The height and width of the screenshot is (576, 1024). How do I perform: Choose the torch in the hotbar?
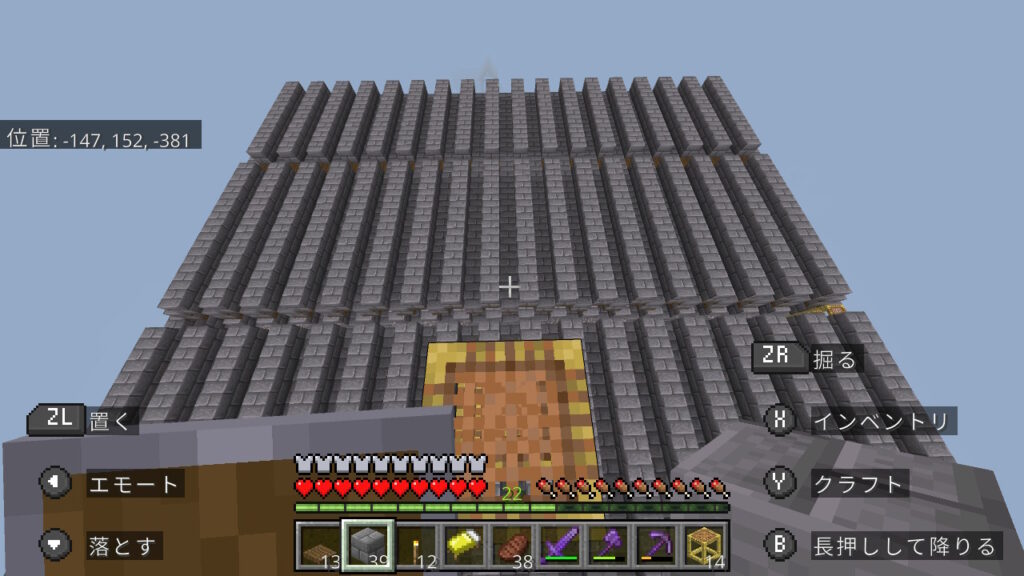pos(416,544)
